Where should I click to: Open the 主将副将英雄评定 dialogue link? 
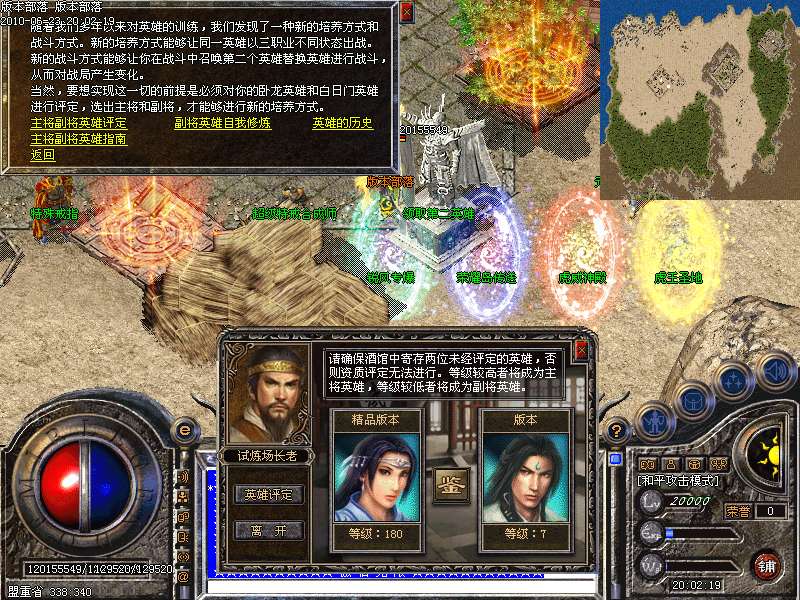coord(79,123)
